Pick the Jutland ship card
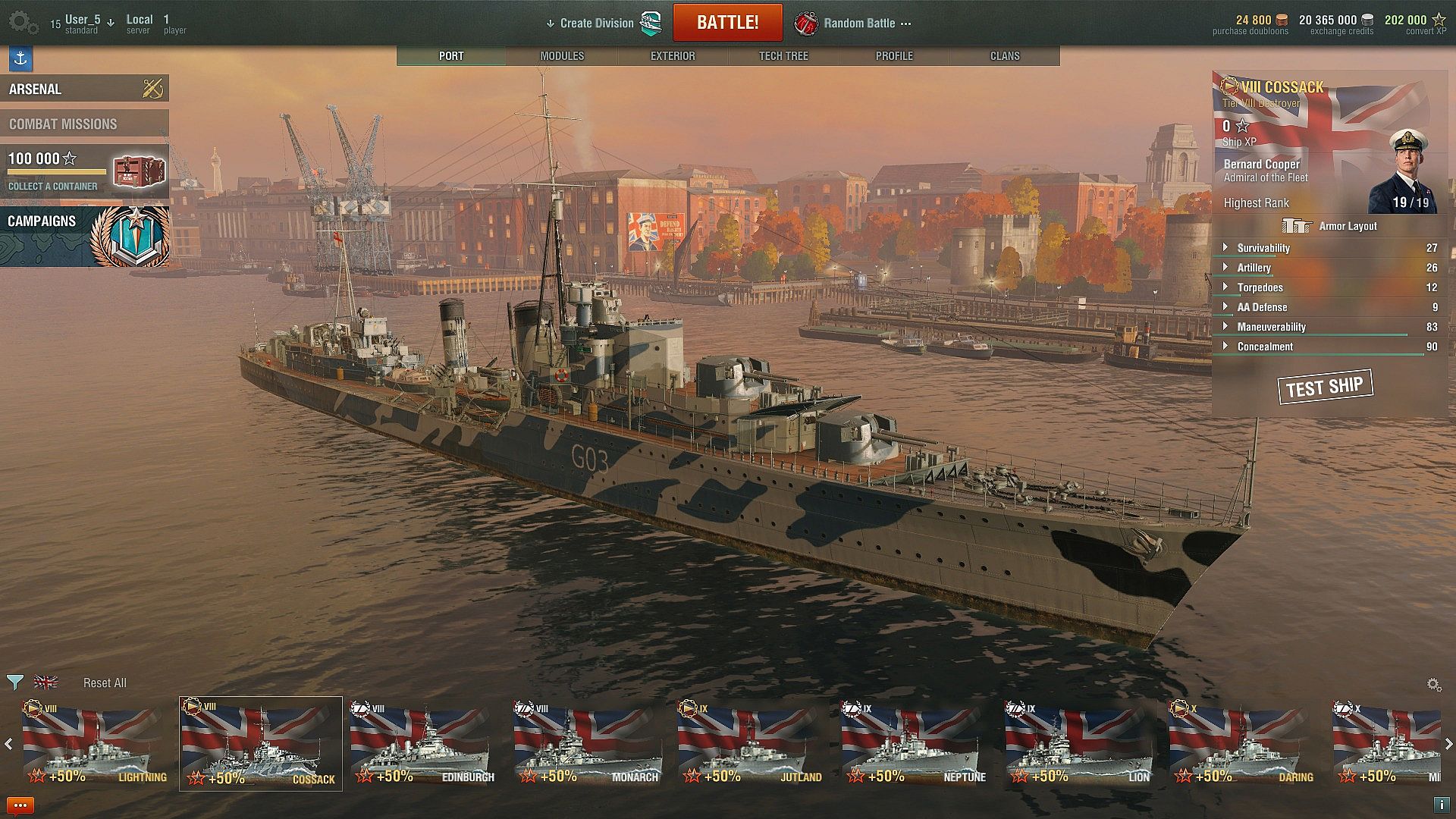1456x819 pixels. 751,745
